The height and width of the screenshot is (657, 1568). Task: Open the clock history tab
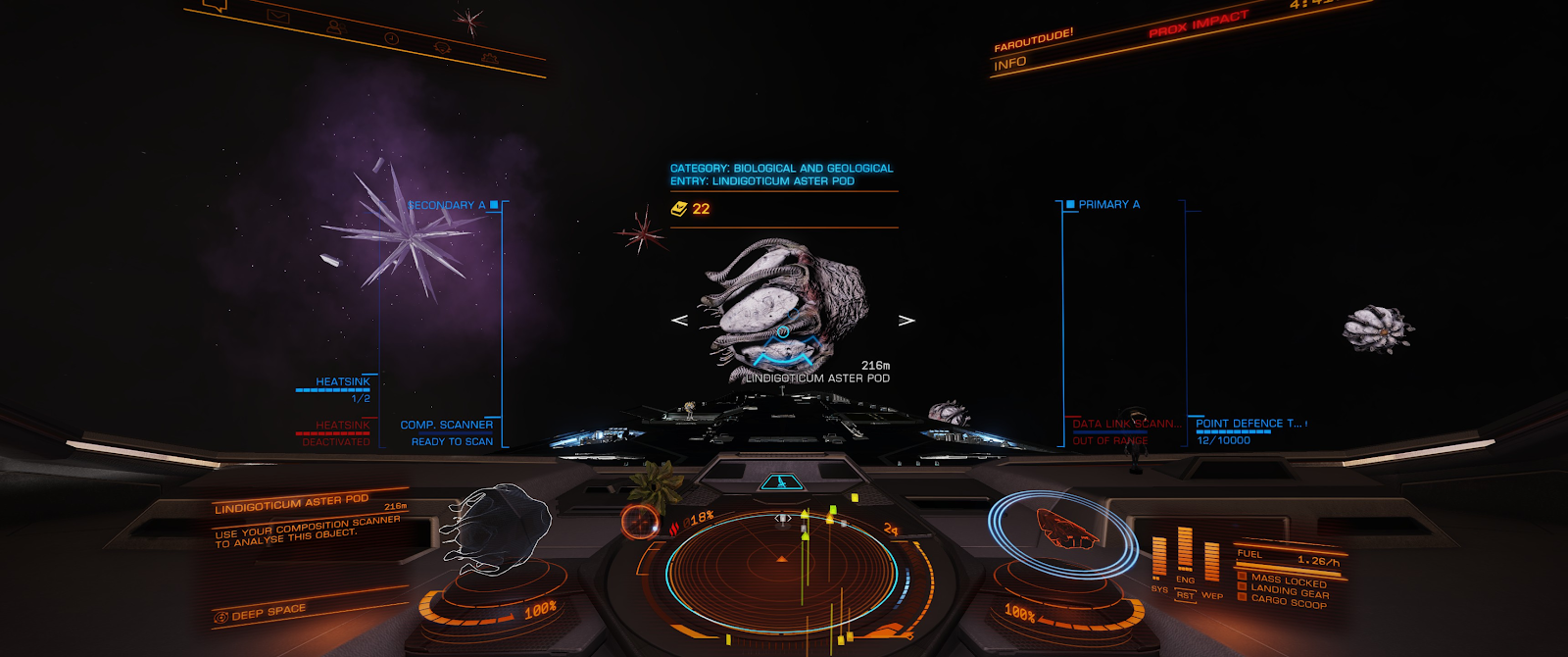tap(391, 38)
